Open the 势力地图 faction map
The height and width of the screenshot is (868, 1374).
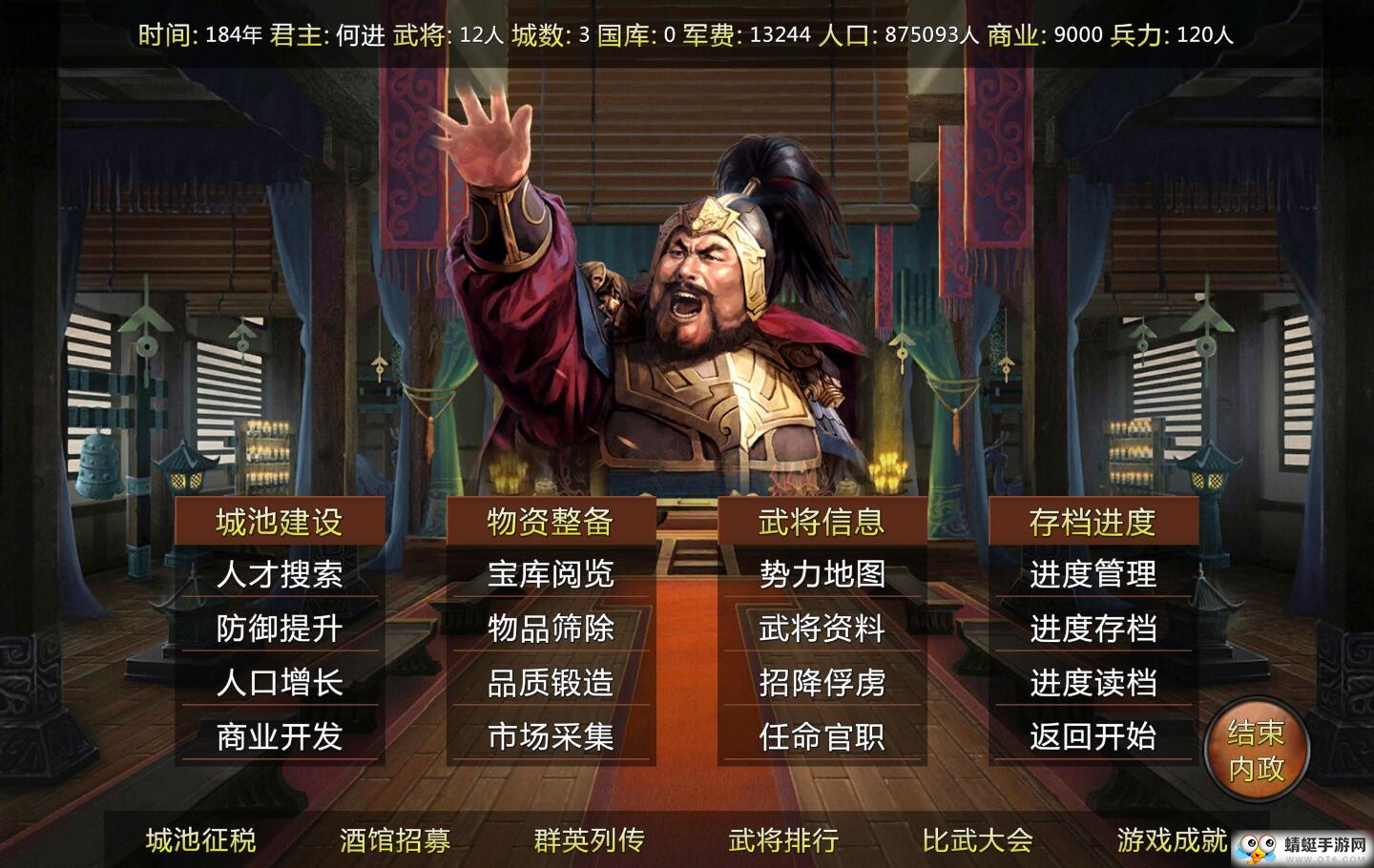tap(822, 574)
